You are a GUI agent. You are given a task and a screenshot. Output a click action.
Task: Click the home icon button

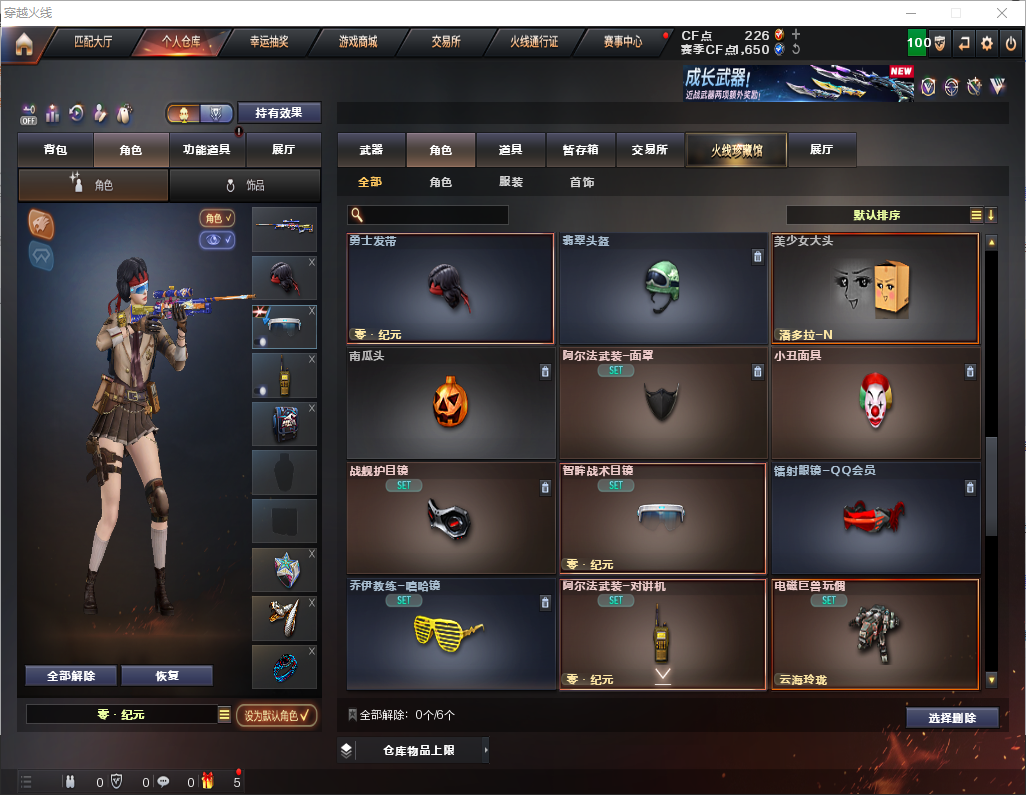tap(24, 43)
